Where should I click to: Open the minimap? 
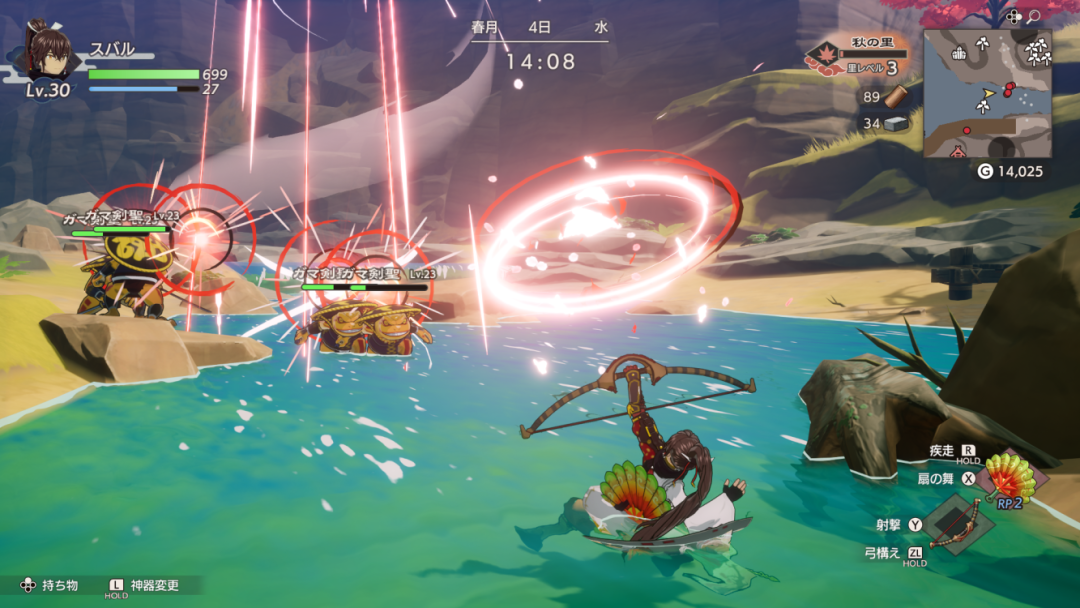(x=987, y=93)
